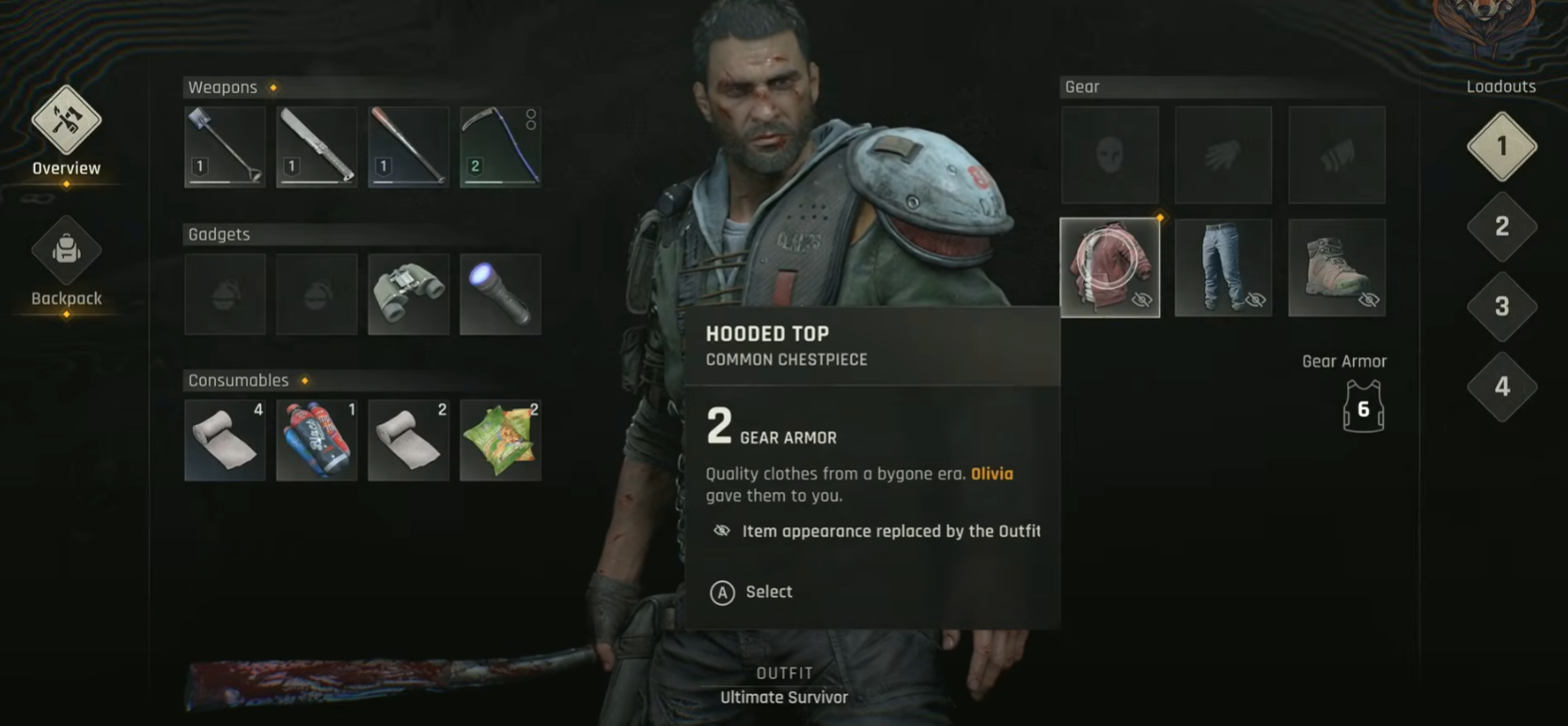
Task: Select the binoculars gadget slot
Action: point(409,294)
